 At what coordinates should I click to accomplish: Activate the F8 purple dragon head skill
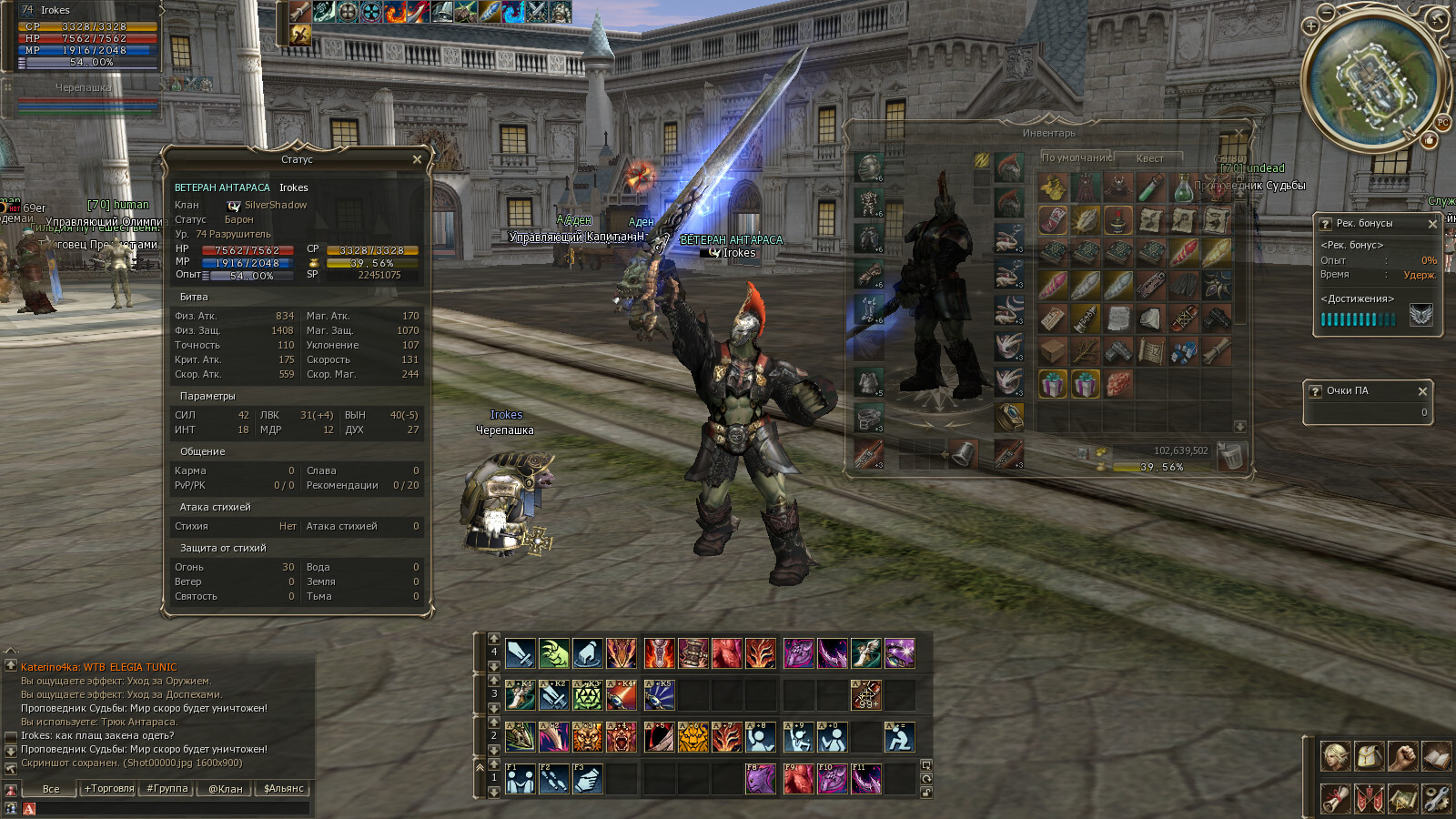click(760, 779)
